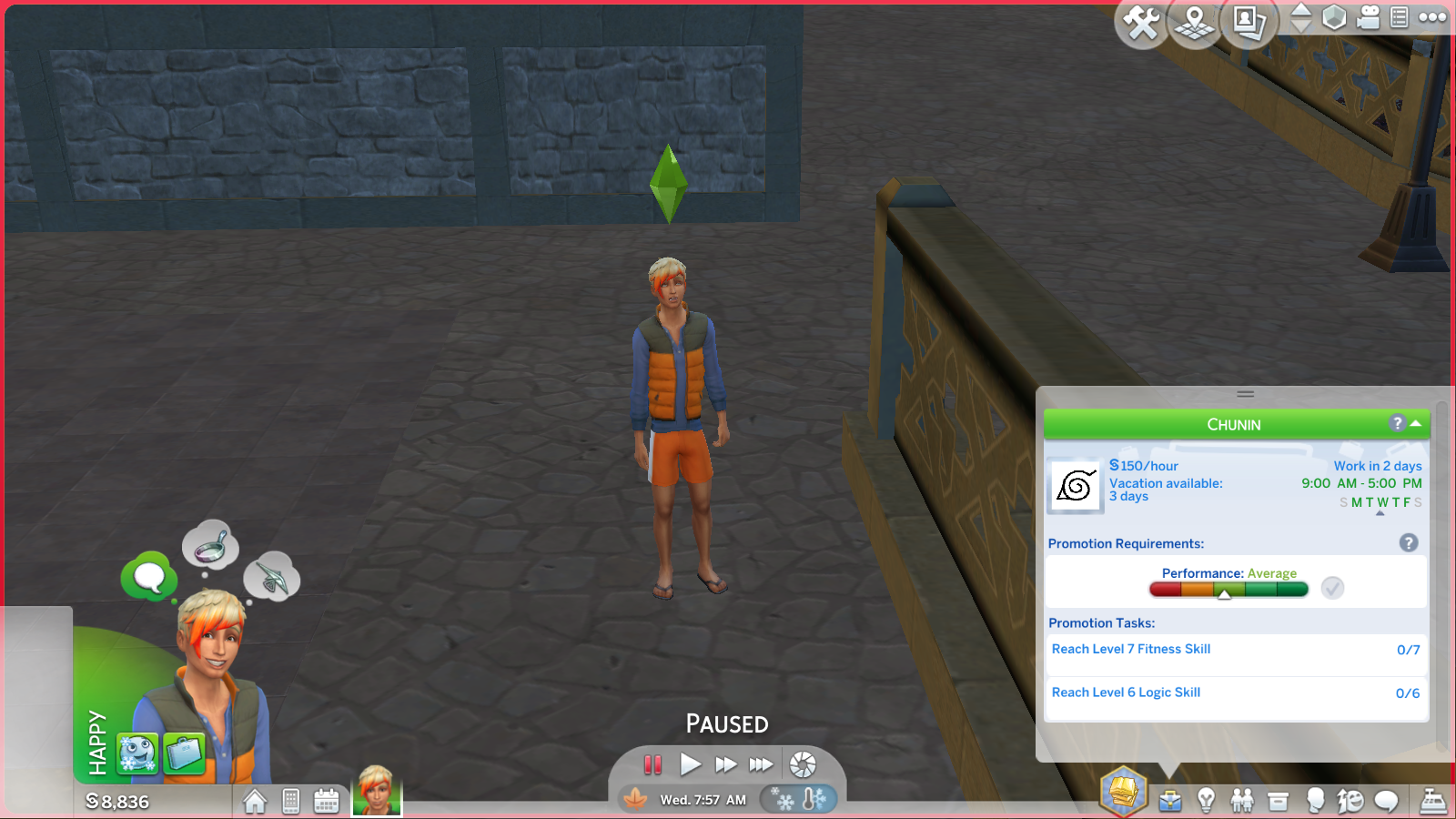Open the Career panel briefcase icon
Viewport: 1456px width, 819px height.
[x=1169, y=801]
